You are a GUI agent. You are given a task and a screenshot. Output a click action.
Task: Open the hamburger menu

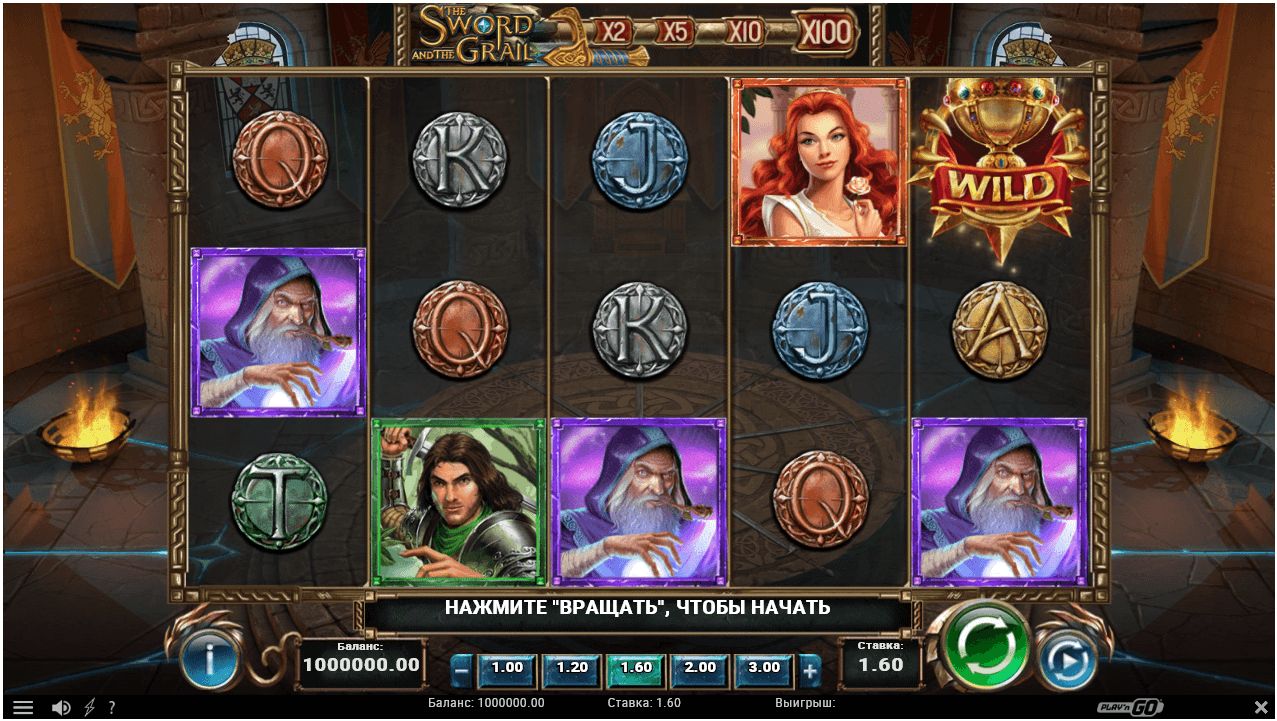[x=22, y=707]
